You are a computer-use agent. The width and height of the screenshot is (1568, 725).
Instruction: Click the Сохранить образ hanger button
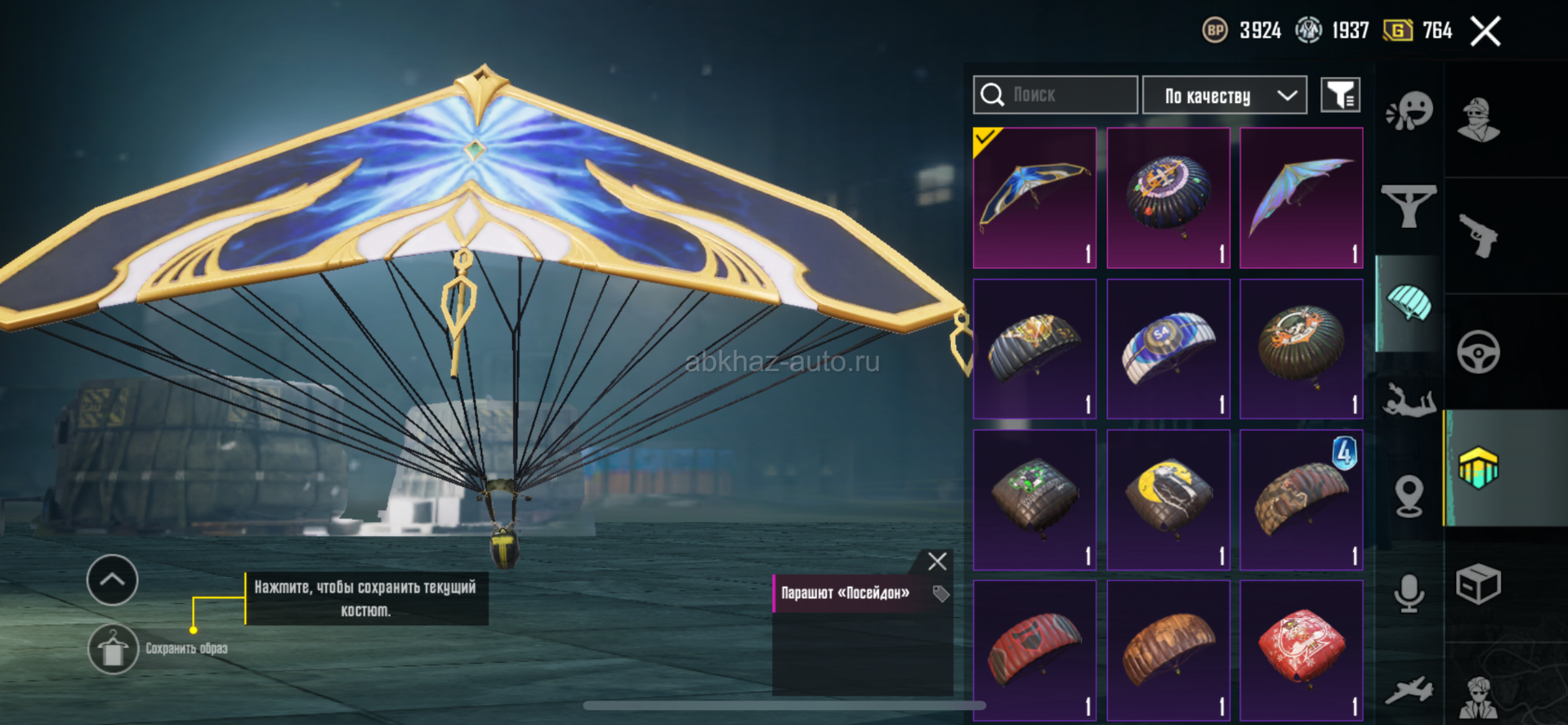pyautogui.click(x=113, y=649)
